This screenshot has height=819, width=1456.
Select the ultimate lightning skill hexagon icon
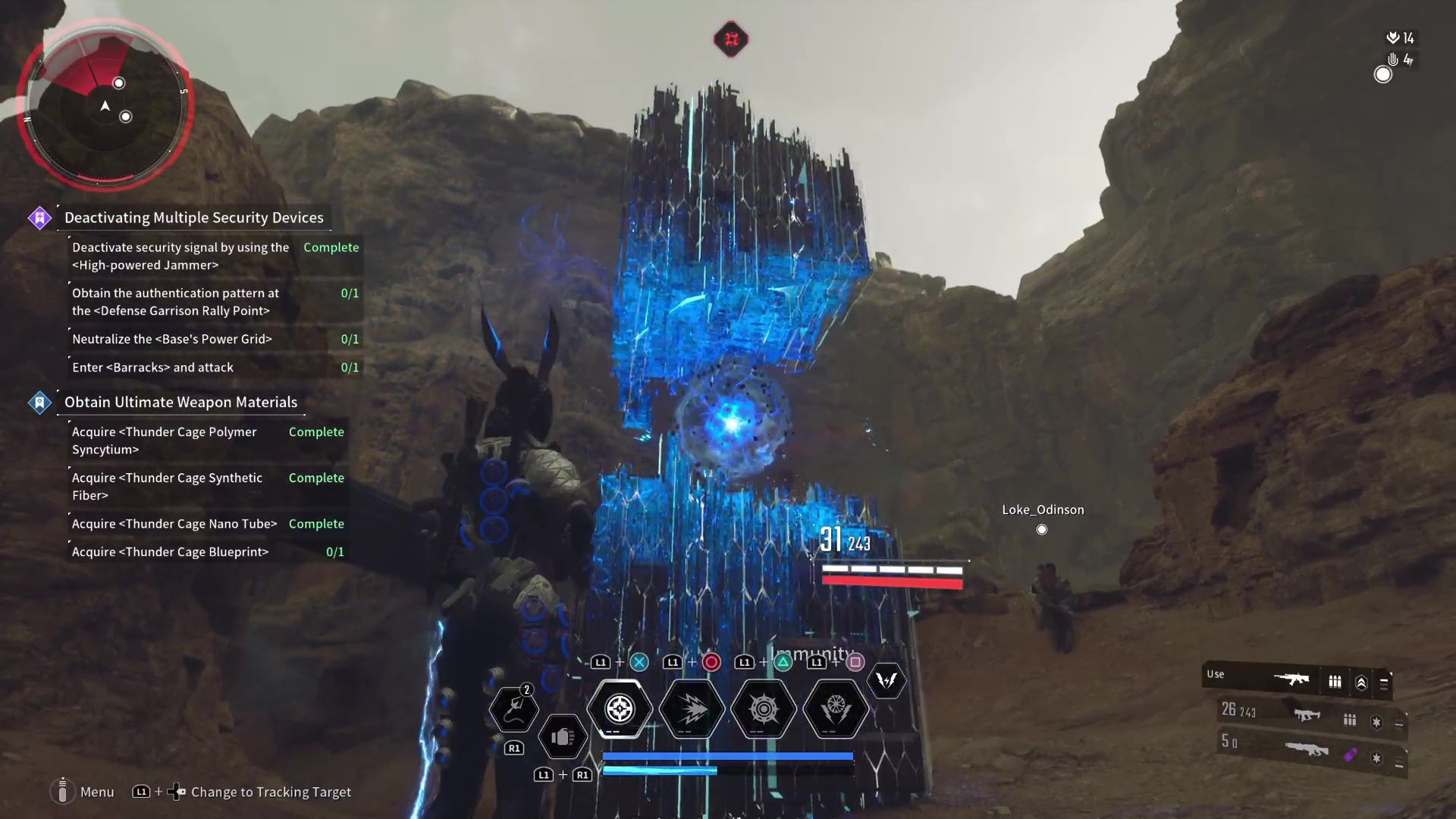pos(836,709)
